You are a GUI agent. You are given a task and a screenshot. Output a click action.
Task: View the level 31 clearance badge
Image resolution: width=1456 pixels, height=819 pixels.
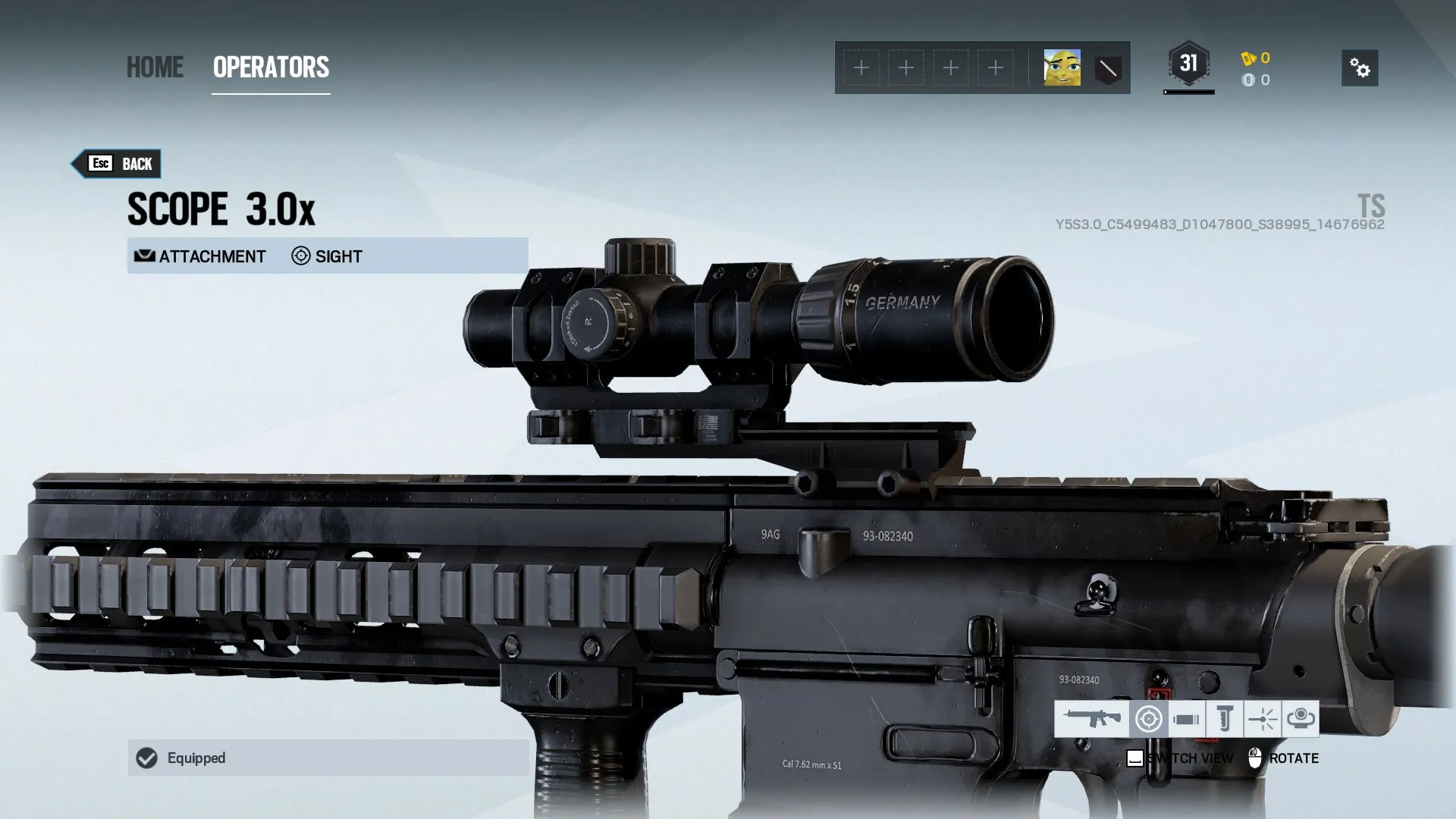[x=1188, y=64]
